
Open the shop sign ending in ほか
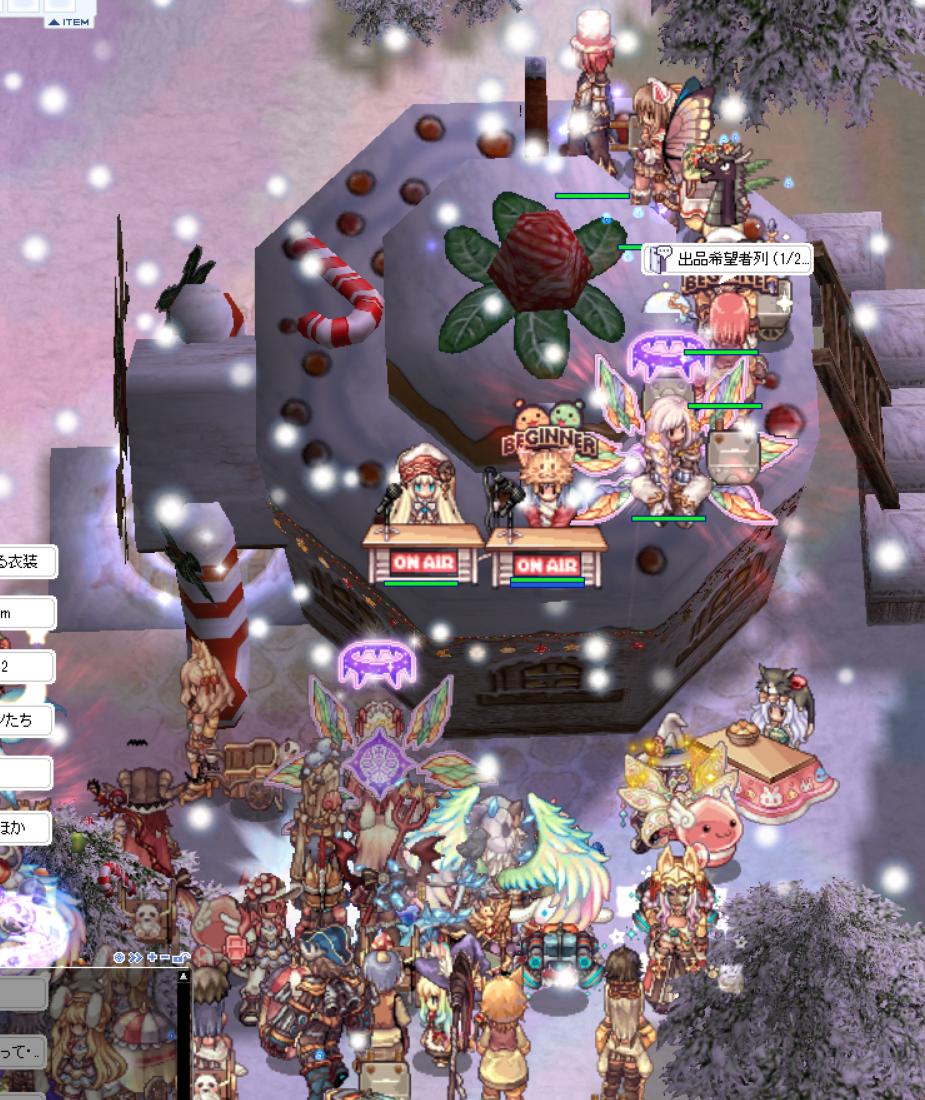[x=26, y=827]
